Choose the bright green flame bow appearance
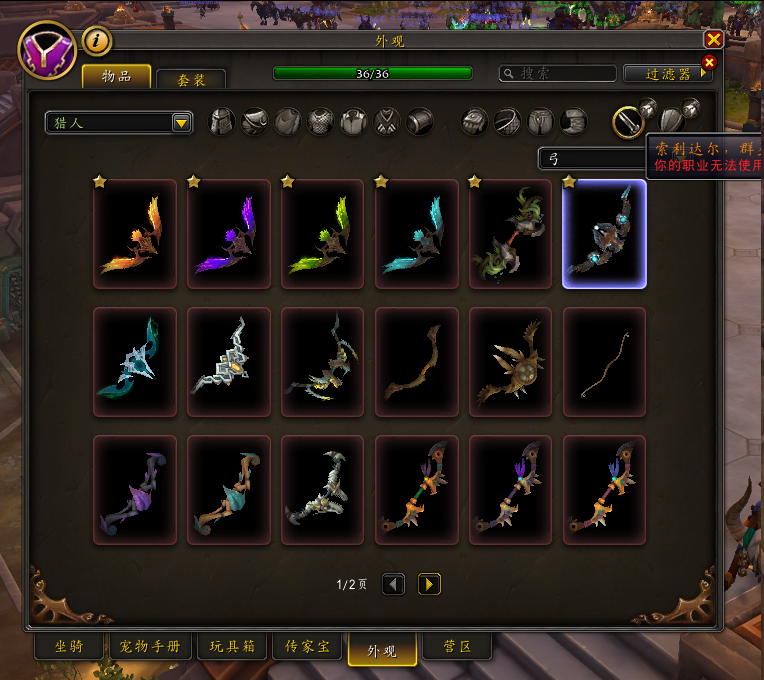This screenshot has width=764, height=680. tap(322, 234)
